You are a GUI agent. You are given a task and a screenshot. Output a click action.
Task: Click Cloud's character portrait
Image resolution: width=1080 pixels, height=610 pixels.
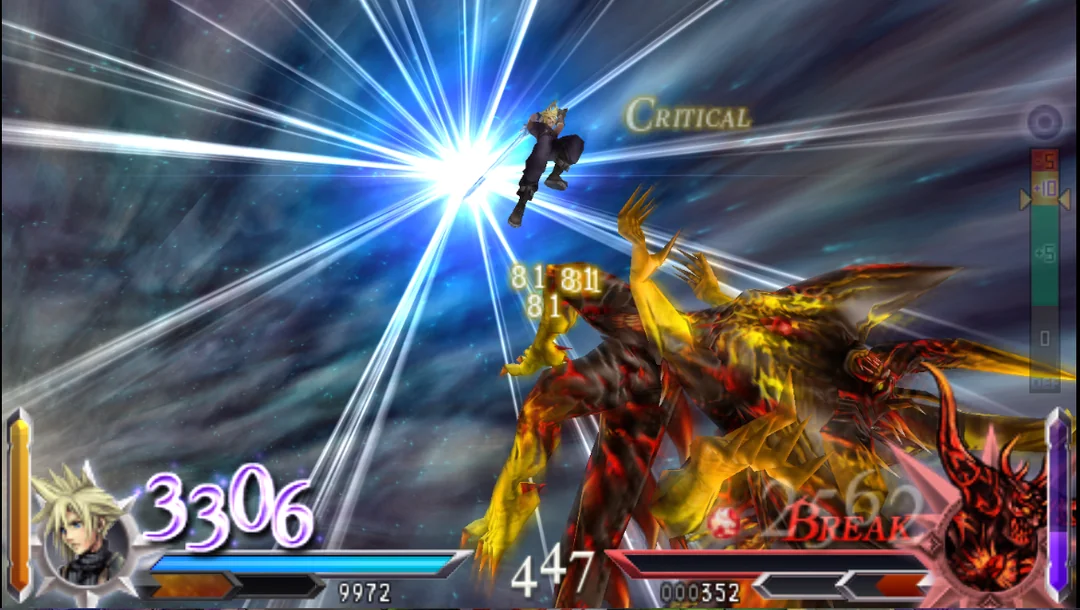coord(82,527)
